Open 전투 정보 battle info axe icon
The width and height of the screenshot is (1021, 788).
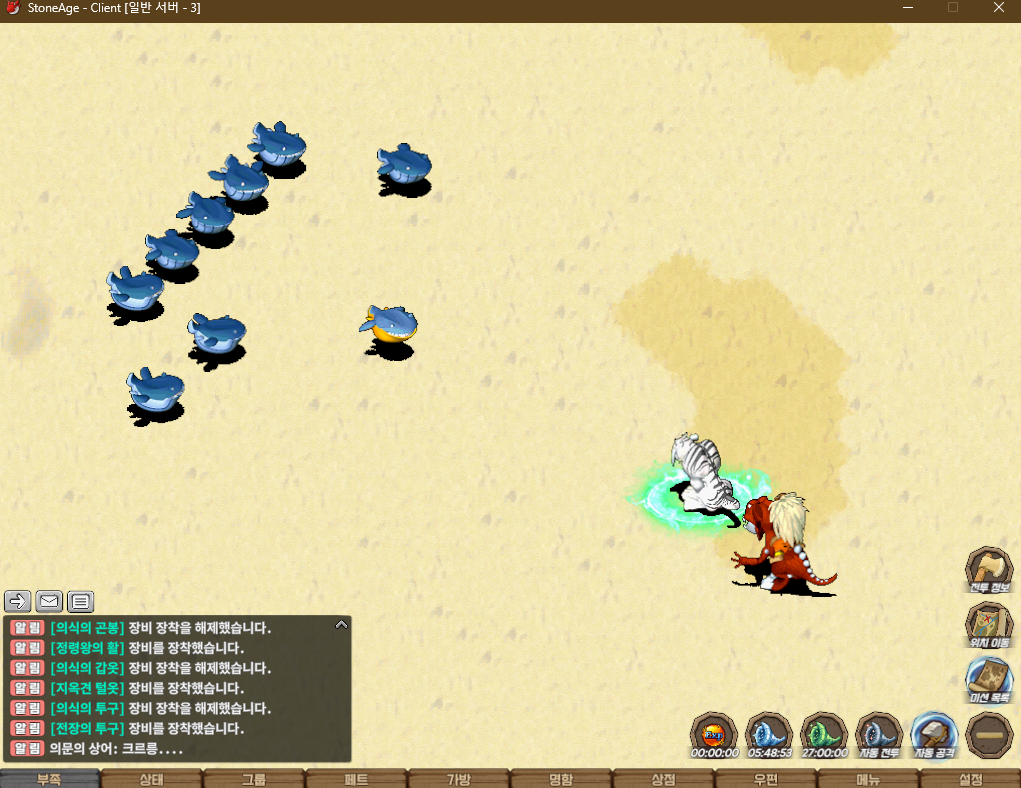pyautogui.click(x=989, y=570)
